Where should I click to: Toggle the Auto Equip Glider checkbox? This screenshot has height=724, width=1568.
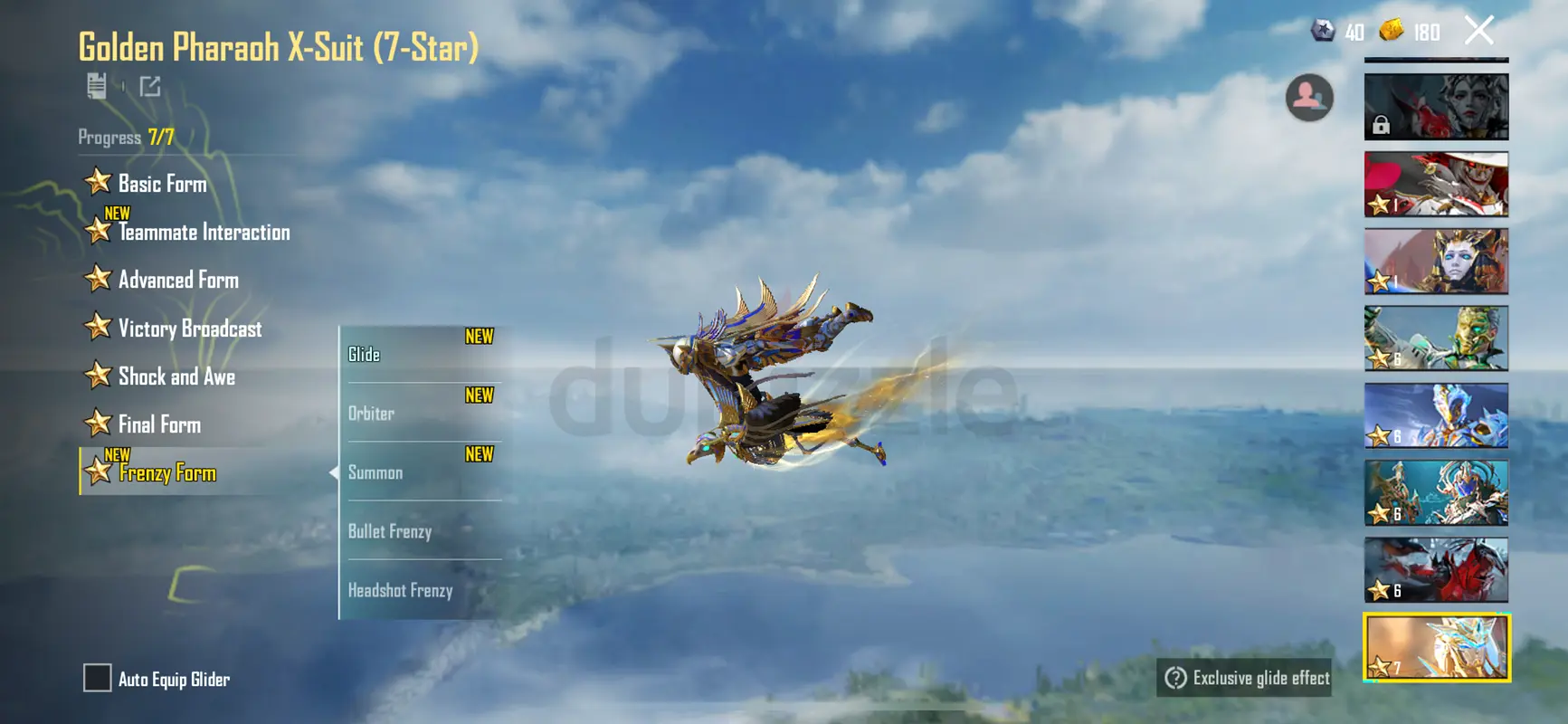[x=97, y=678]
